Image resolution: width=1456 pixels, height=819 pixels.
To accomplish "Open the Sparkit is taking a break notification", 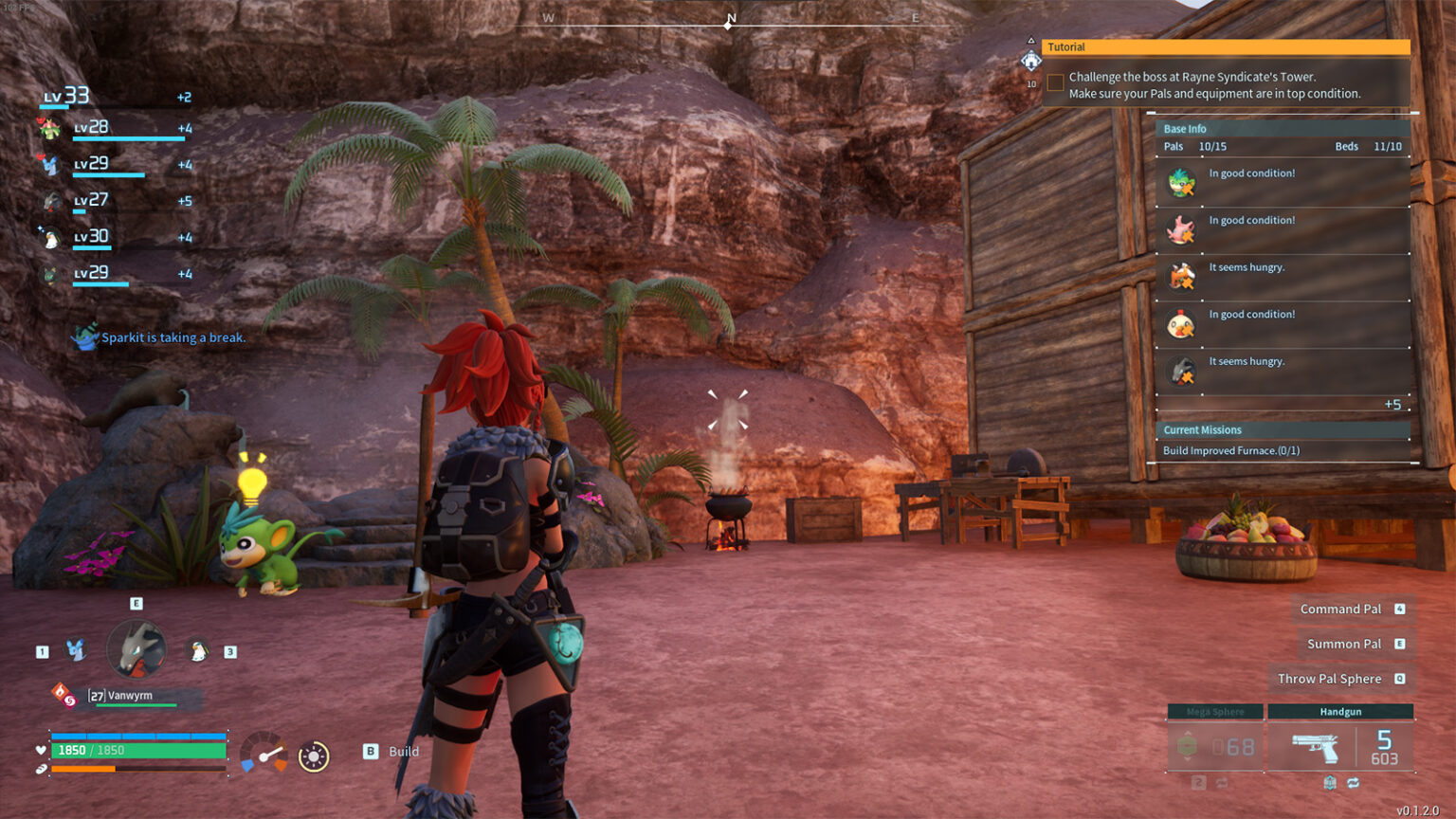I will 173,337.
